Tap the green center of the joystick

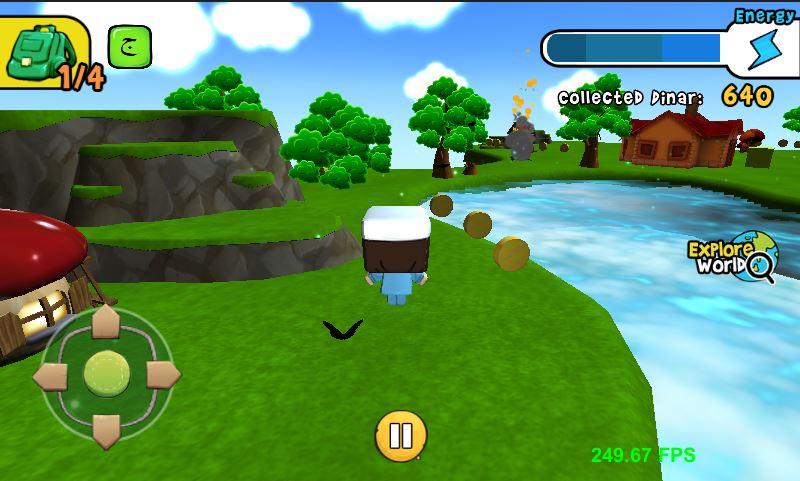pos(106,374)
